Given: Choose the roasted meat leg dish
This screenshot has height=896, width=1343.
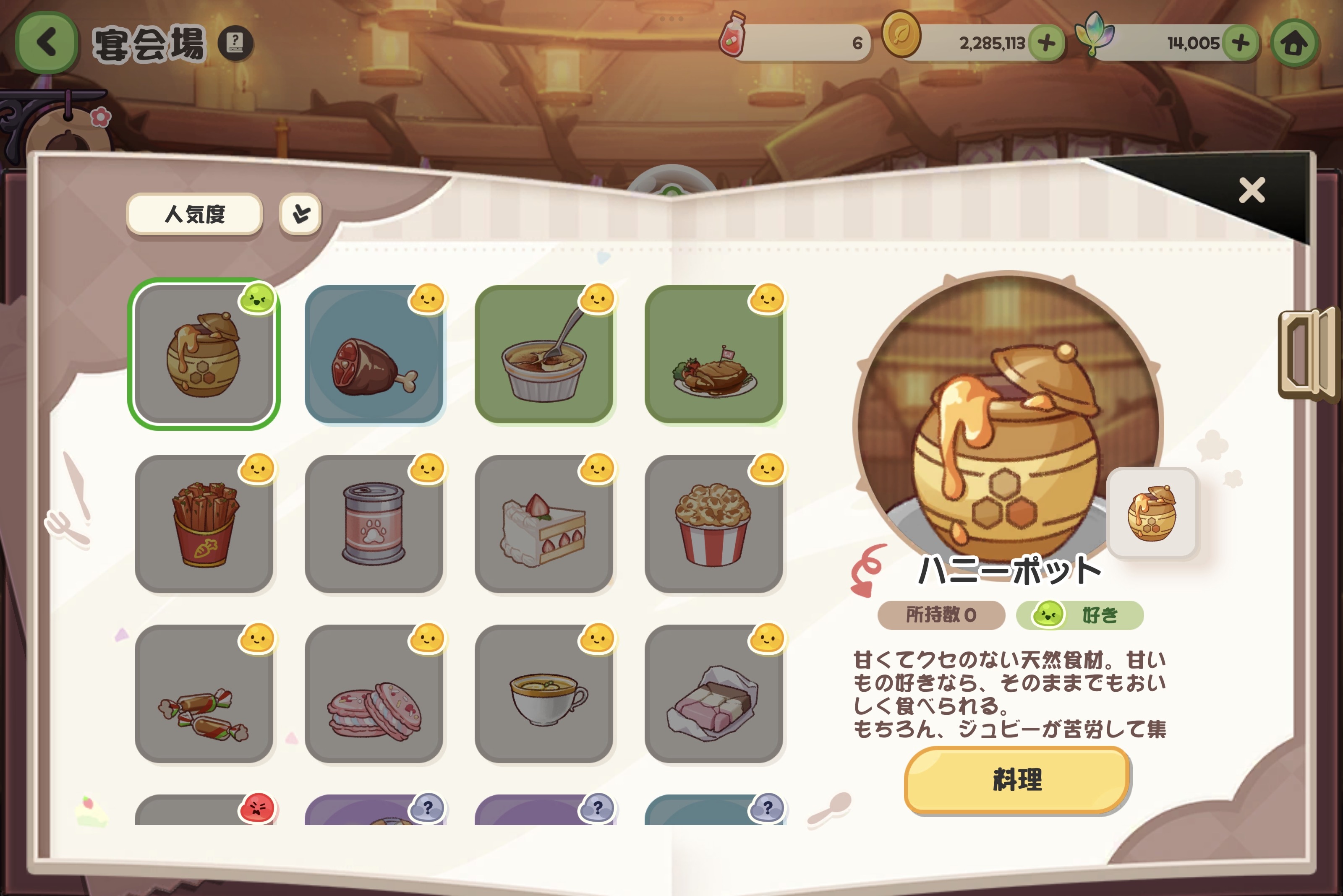Looking at the screenshot, I should [x=374, y=354].
